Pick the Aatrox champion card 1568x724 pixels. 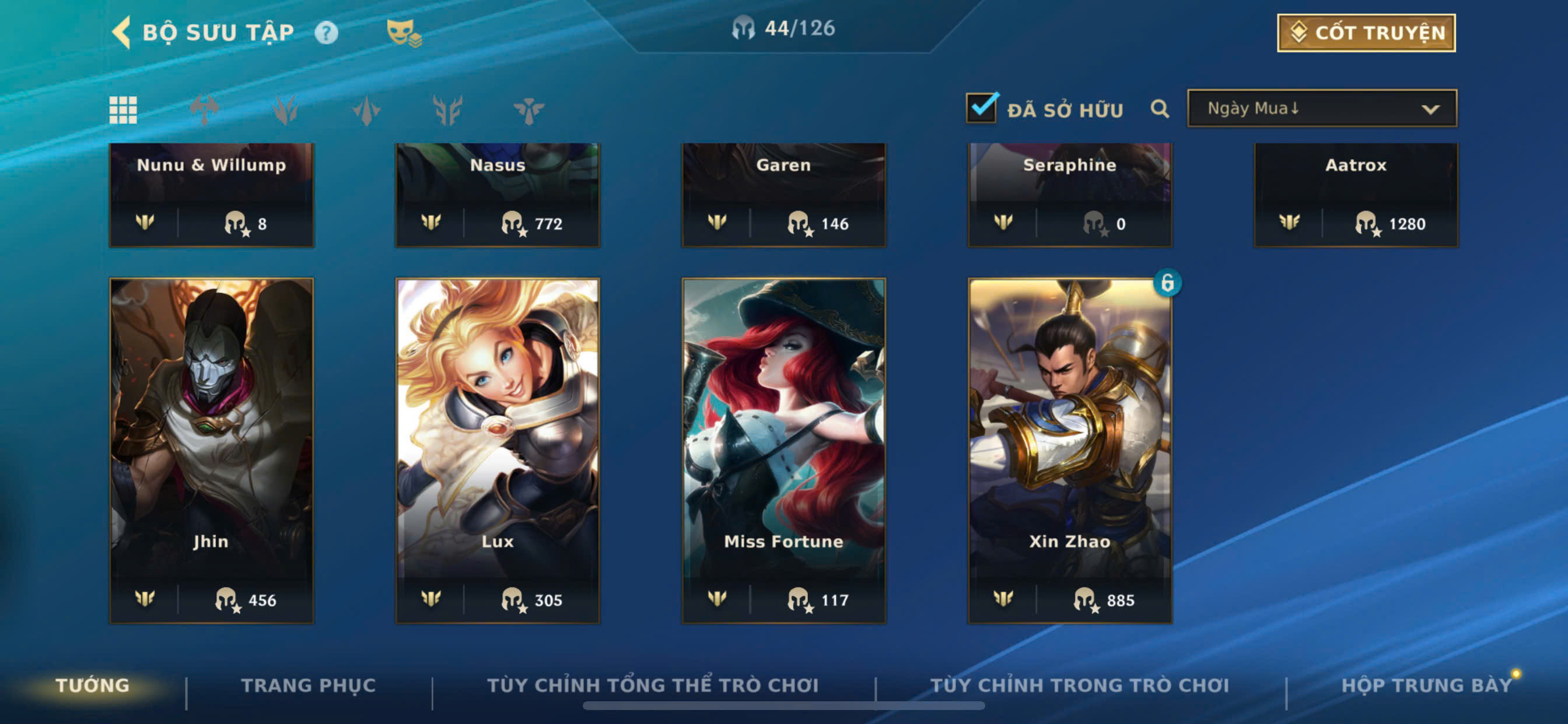click(1356, 194)
